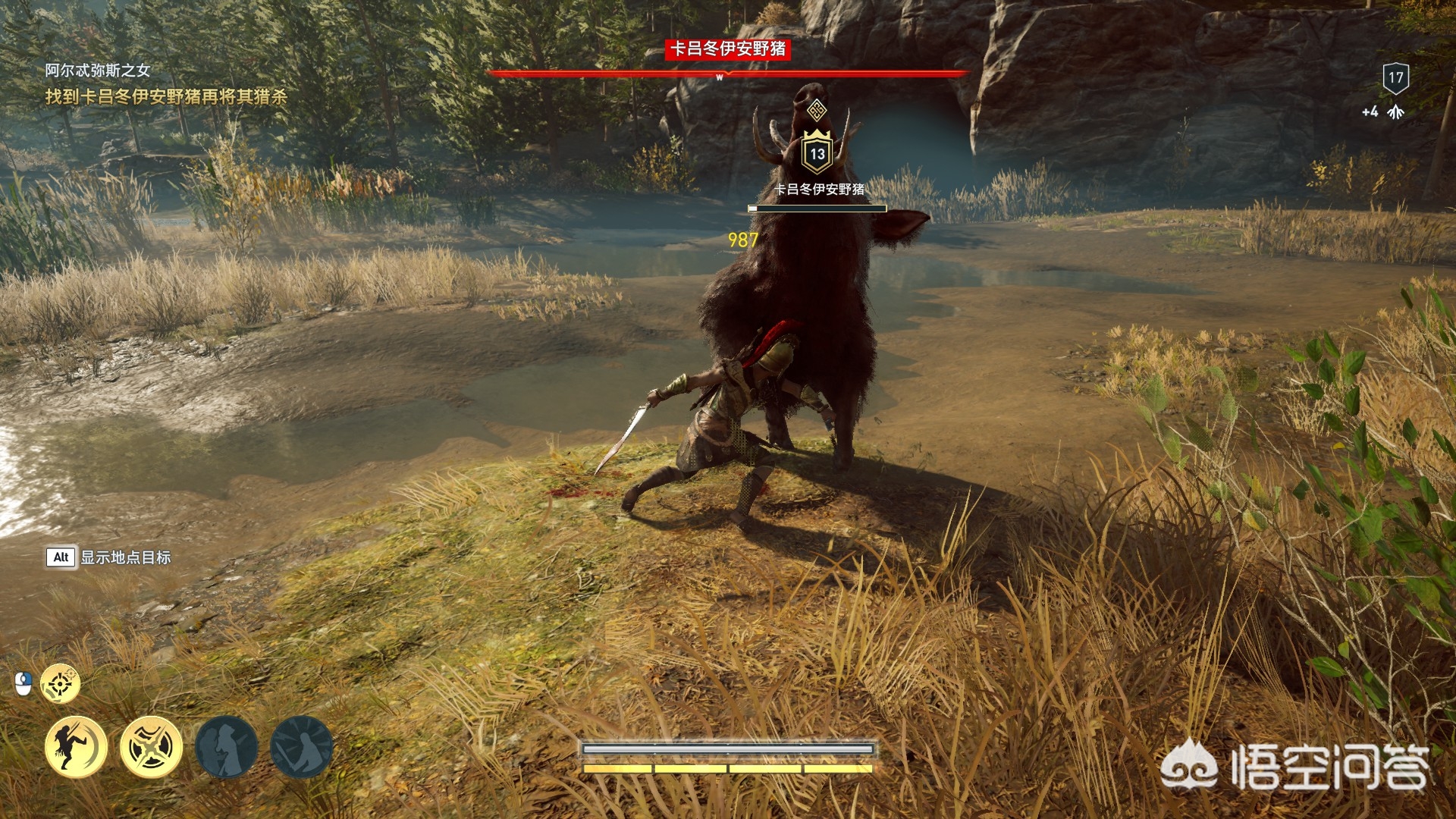Image resolution: width=1456 pixels, height=819 pixels.
Task: Select the boar's level 13 crown badge
Action: pos(817,152)
